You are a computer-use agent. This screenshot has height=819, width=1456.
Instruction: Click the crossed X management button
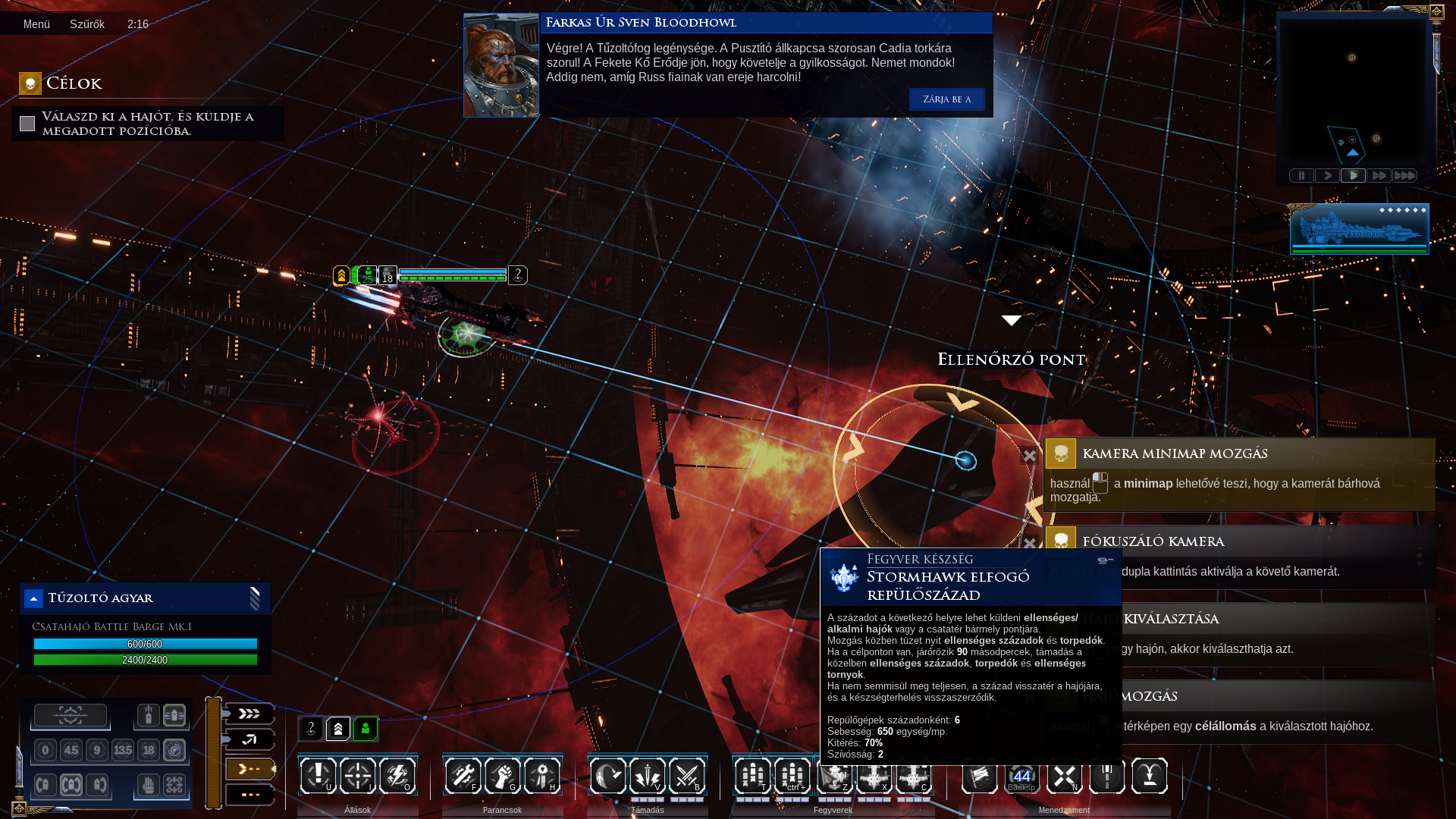tap(1064, 776)
